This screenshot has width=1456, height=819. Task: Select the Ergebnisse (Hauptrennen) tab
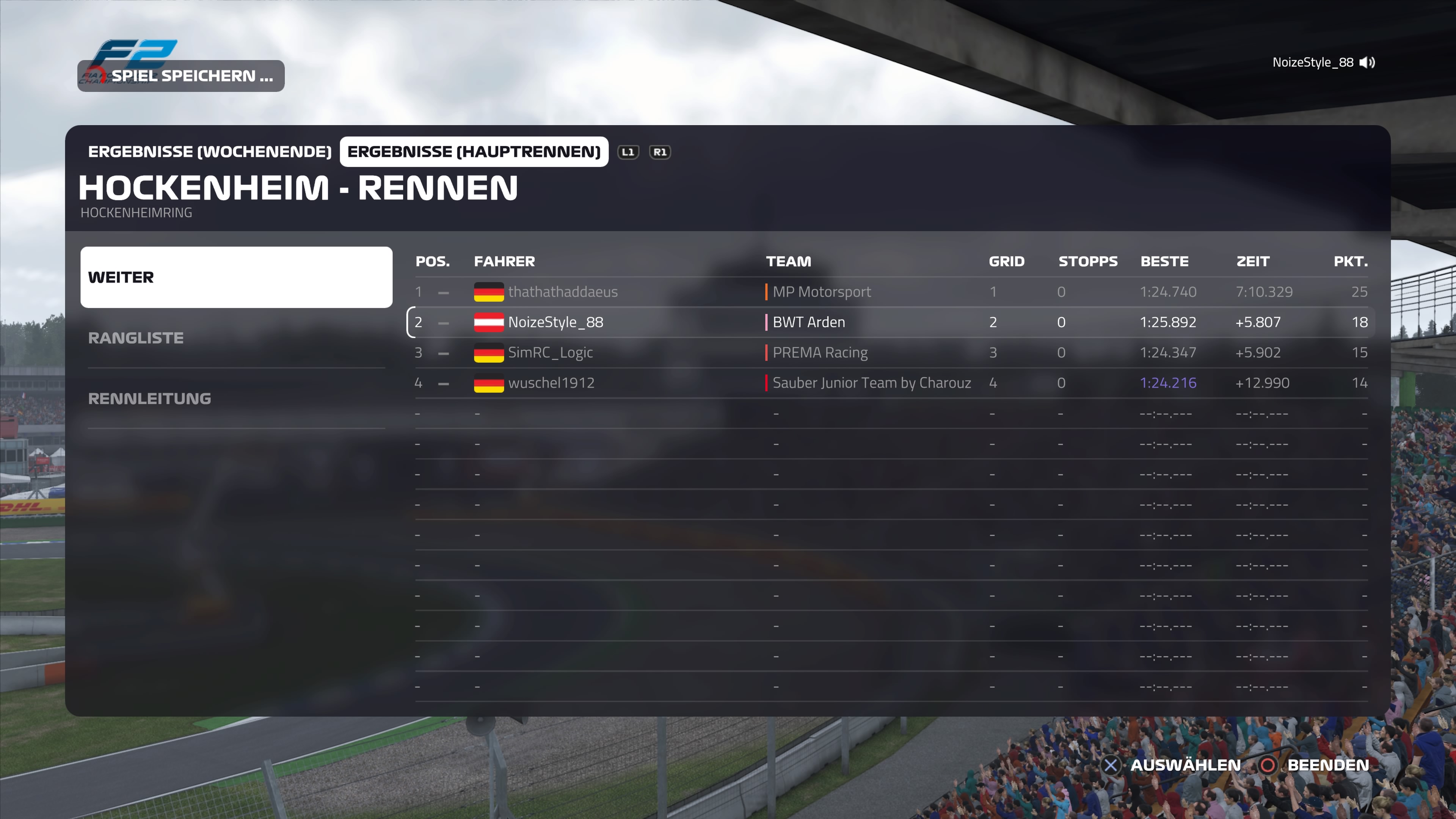pos(474,152)
